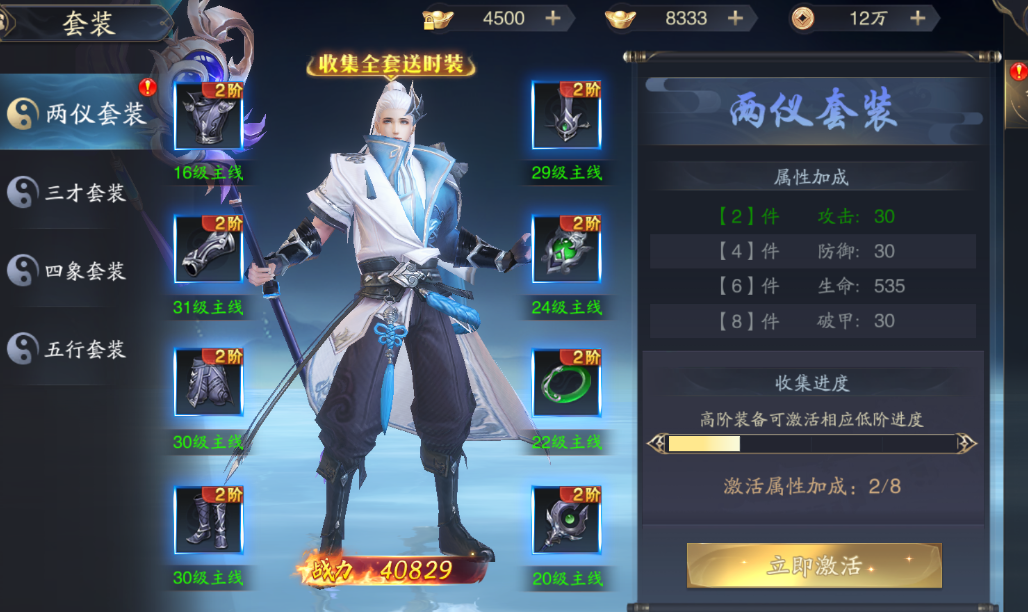The height and width of the screenshot is (612, 1028).
Task: Select the weapon slot labeled 29级主线
Action: point(566,116)
